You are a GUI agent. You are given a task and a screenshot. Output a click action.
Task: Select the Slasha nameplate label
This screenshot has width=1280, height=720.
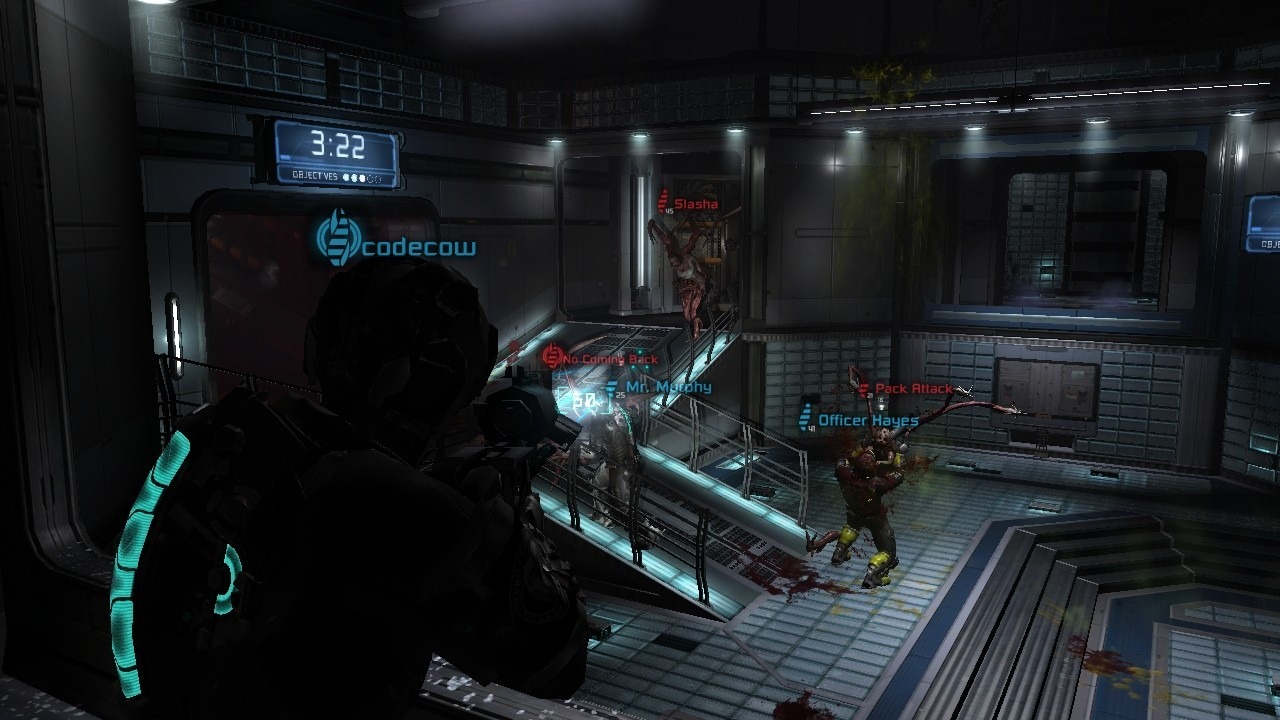click(695, 203)
